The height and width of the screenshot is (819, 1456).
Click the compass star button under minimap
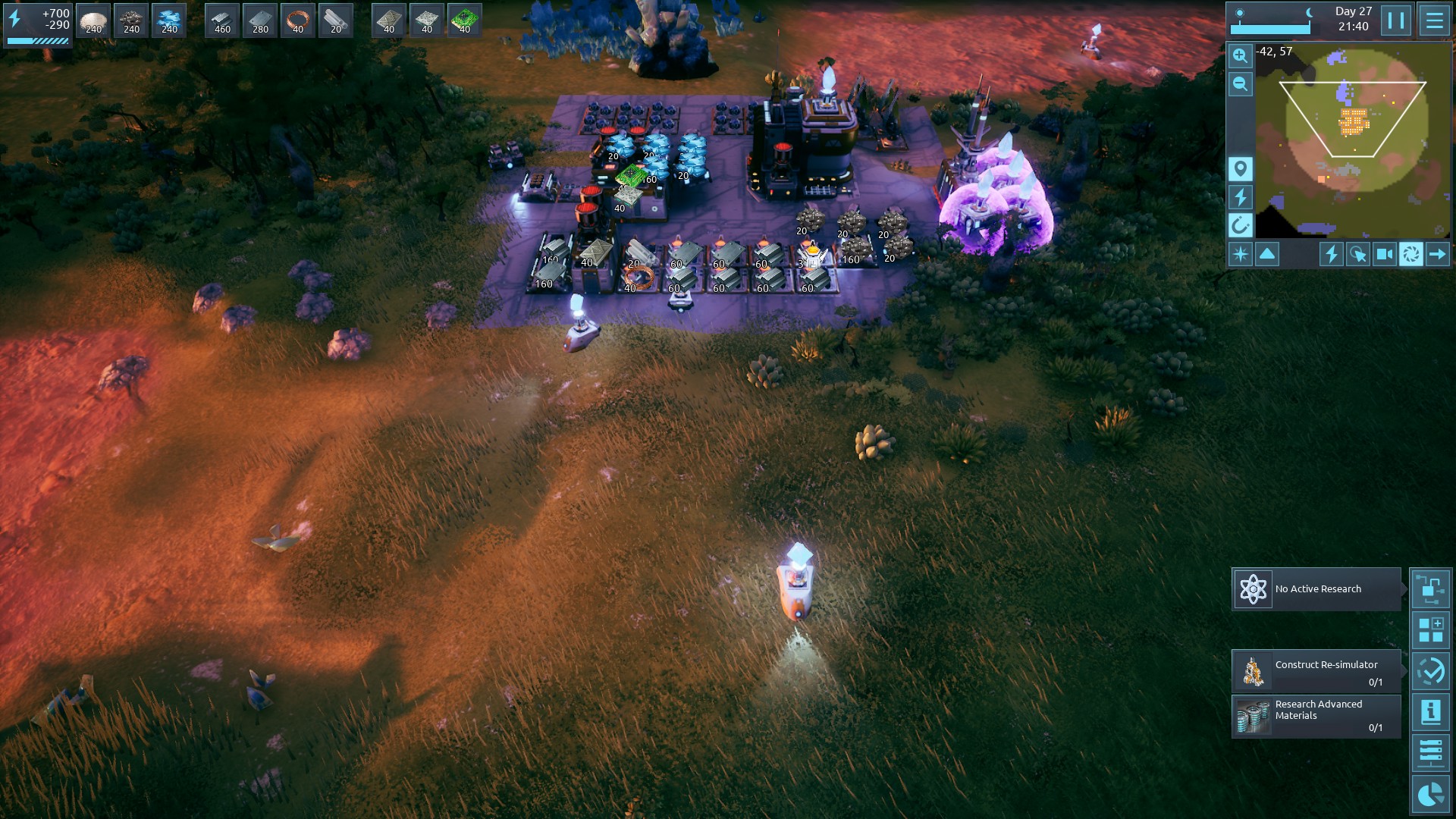click(x=1240, y=254)
